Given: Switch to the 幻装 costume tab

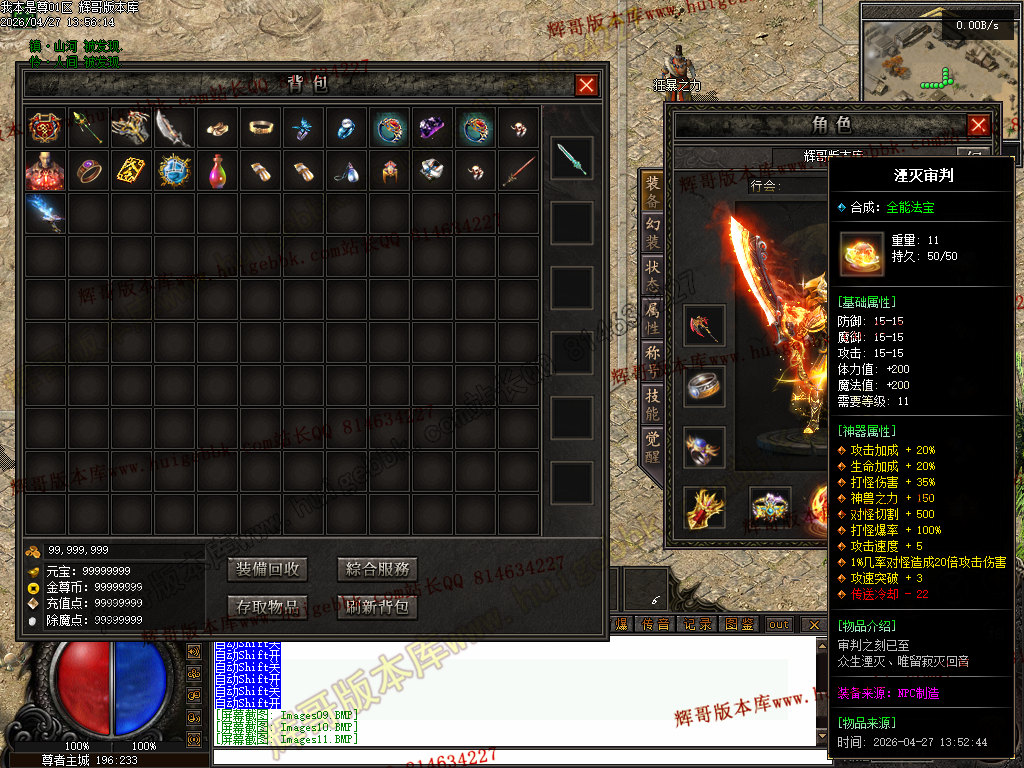Looking at the screenshot, I should (x=652, y=235).
